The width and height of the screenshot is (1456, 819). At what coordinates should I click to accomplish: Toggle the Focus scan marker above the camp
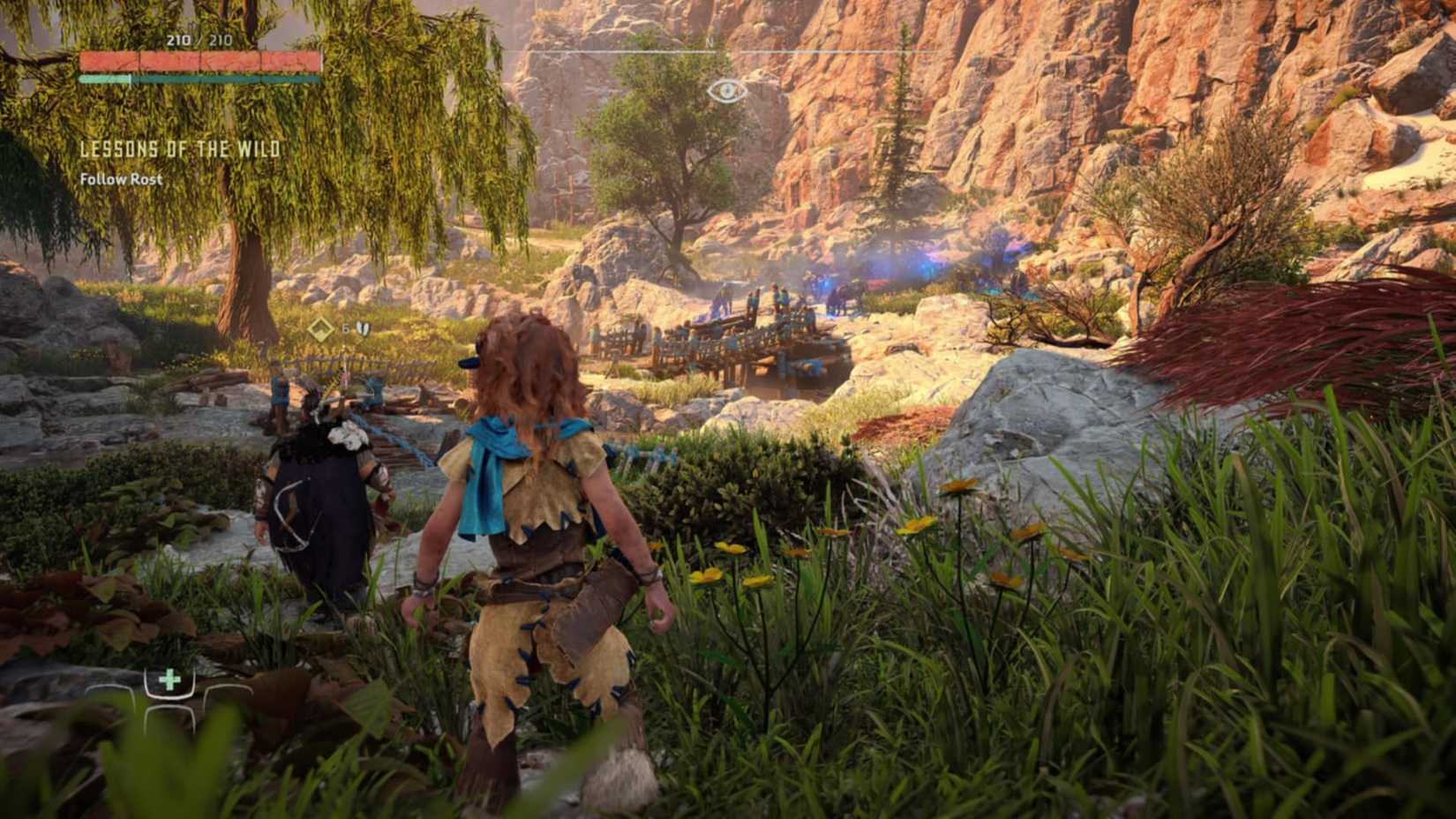(x=726, y=88)
